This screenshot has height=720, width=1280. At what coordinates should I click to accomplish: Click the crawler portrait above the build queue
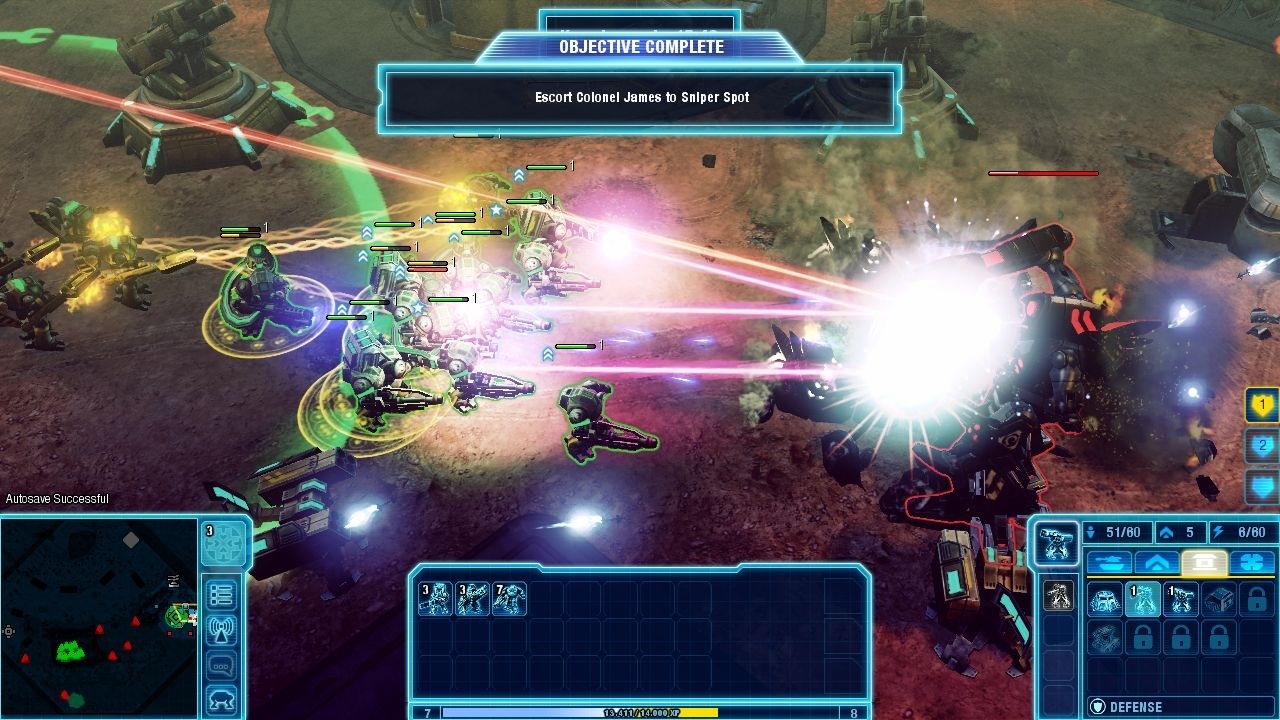[x=1054, y=542]
